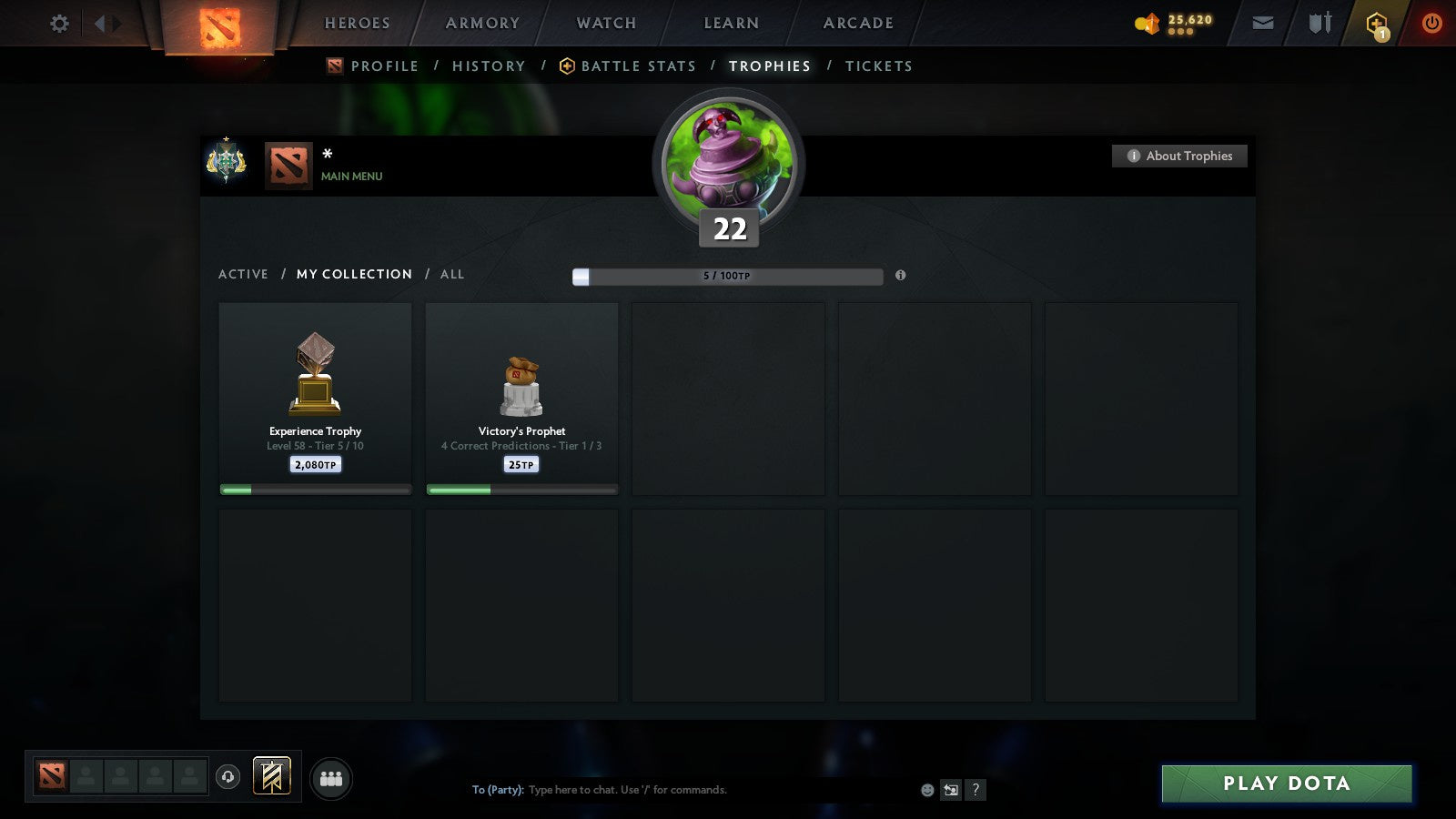The height and width of the screenshot is (819, 1456).
Task: Open the trophy points info icon beside progress bar
Action: click(901, 275)
